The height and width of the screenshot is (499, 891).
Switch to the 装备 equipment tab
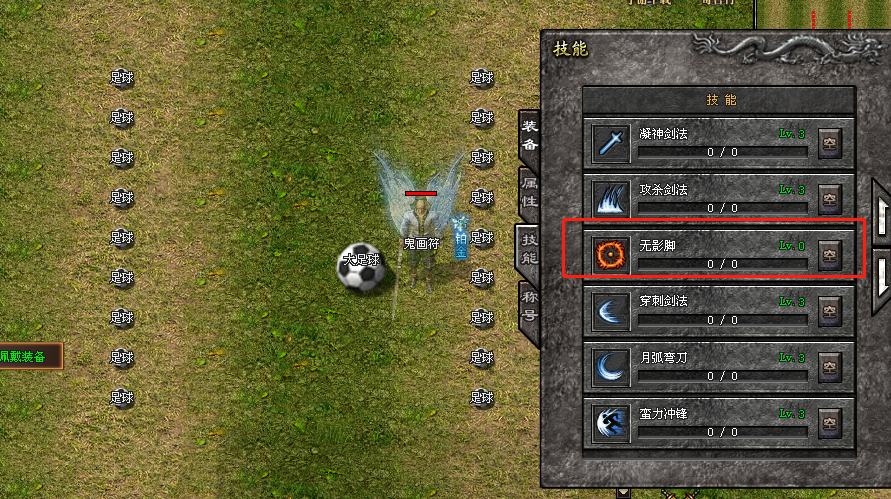click(x=529, y=135)
